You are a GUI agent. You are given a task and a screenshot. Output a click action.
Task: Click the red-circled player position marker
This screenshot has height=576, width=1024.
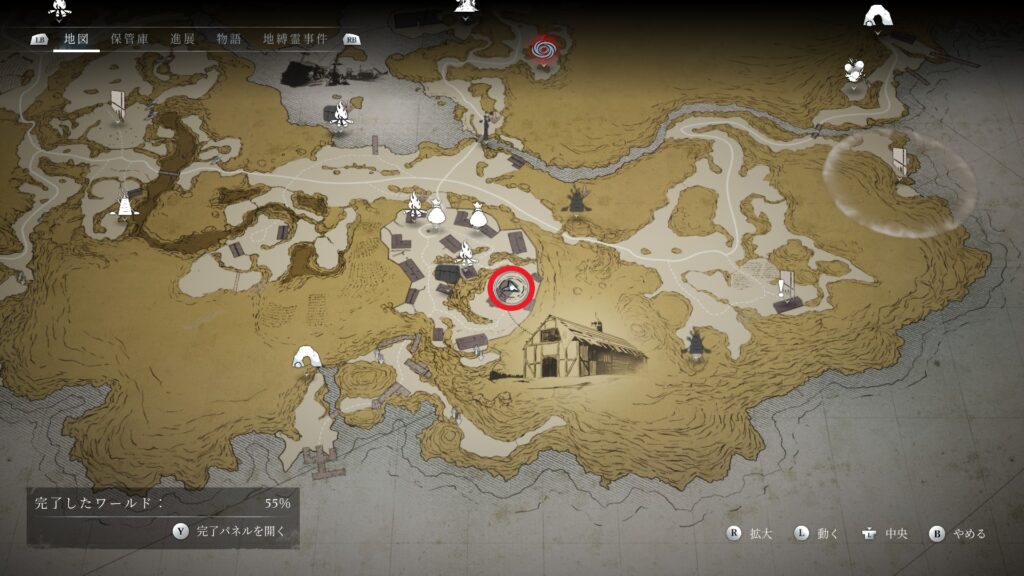click(512, 289)
